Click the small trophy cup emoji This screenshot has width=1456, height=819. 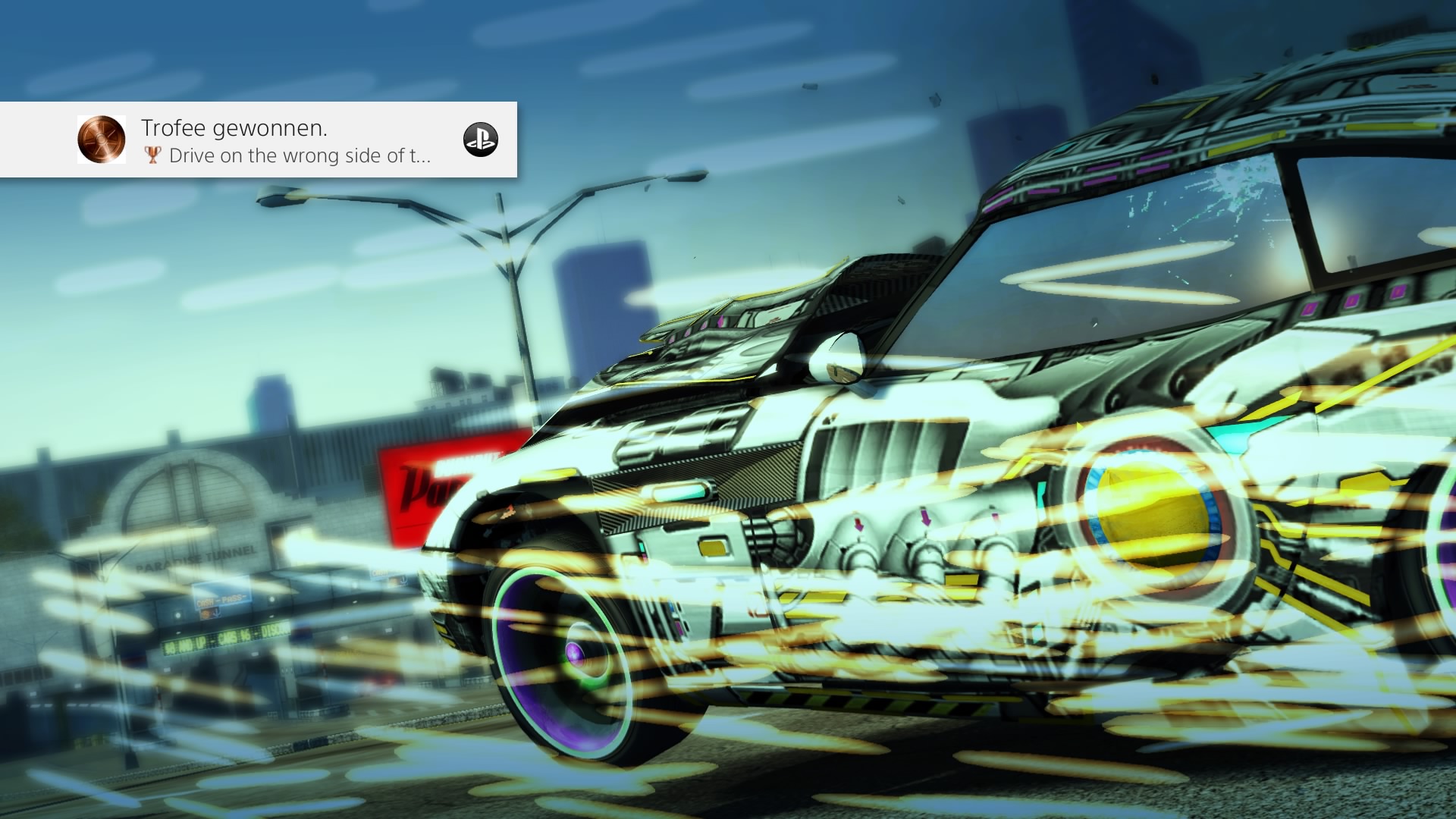[152, 156]
